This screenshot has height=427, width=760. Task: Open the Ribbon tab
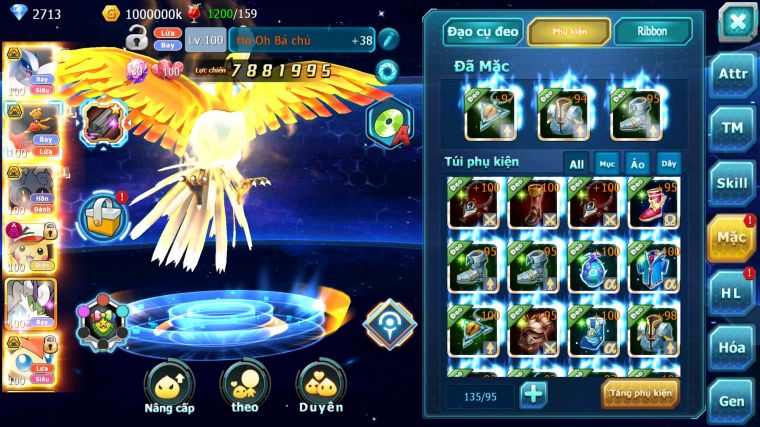pos(652,32)
